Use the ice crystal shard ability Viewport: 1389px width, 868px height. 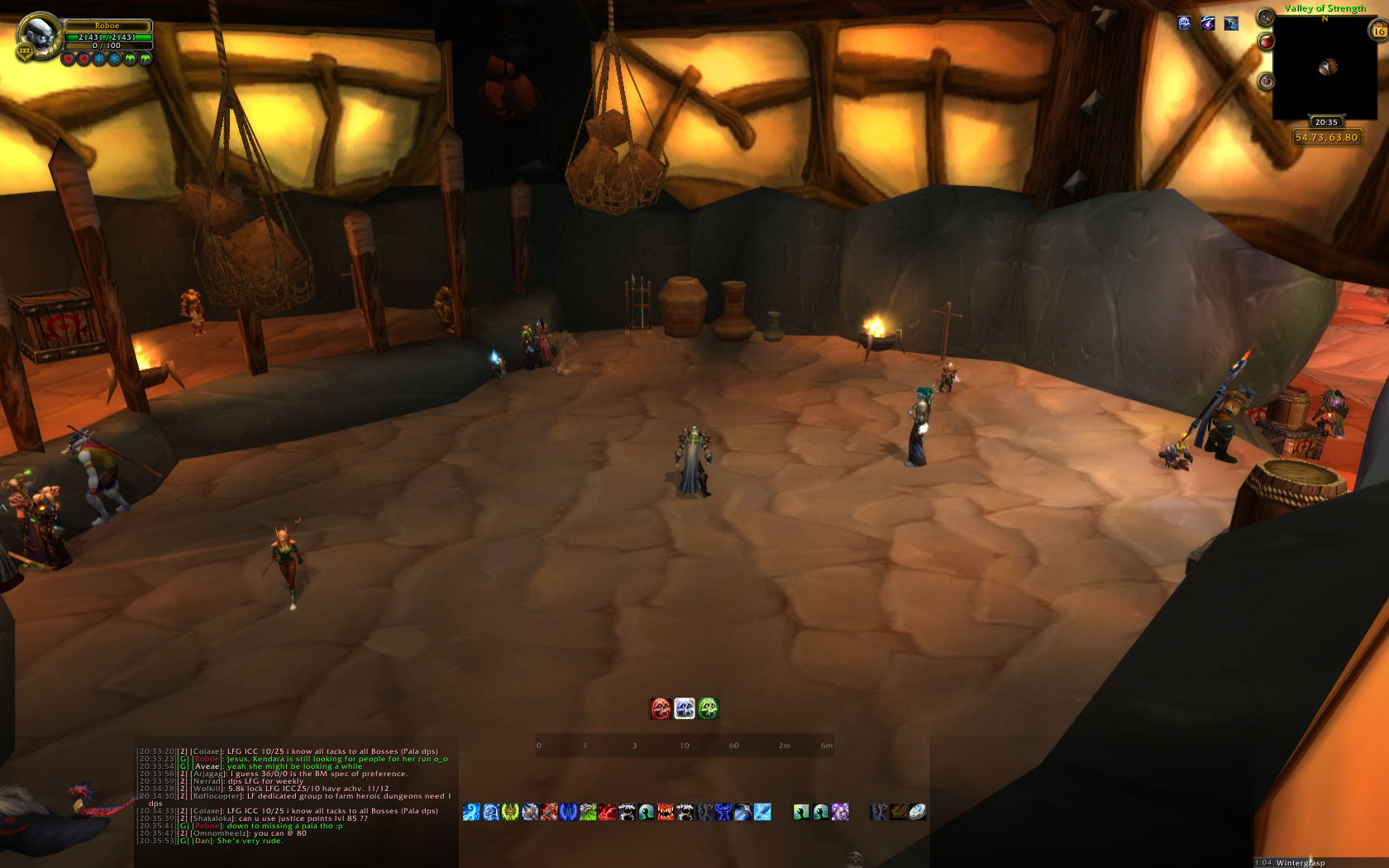tap(762, 813)
